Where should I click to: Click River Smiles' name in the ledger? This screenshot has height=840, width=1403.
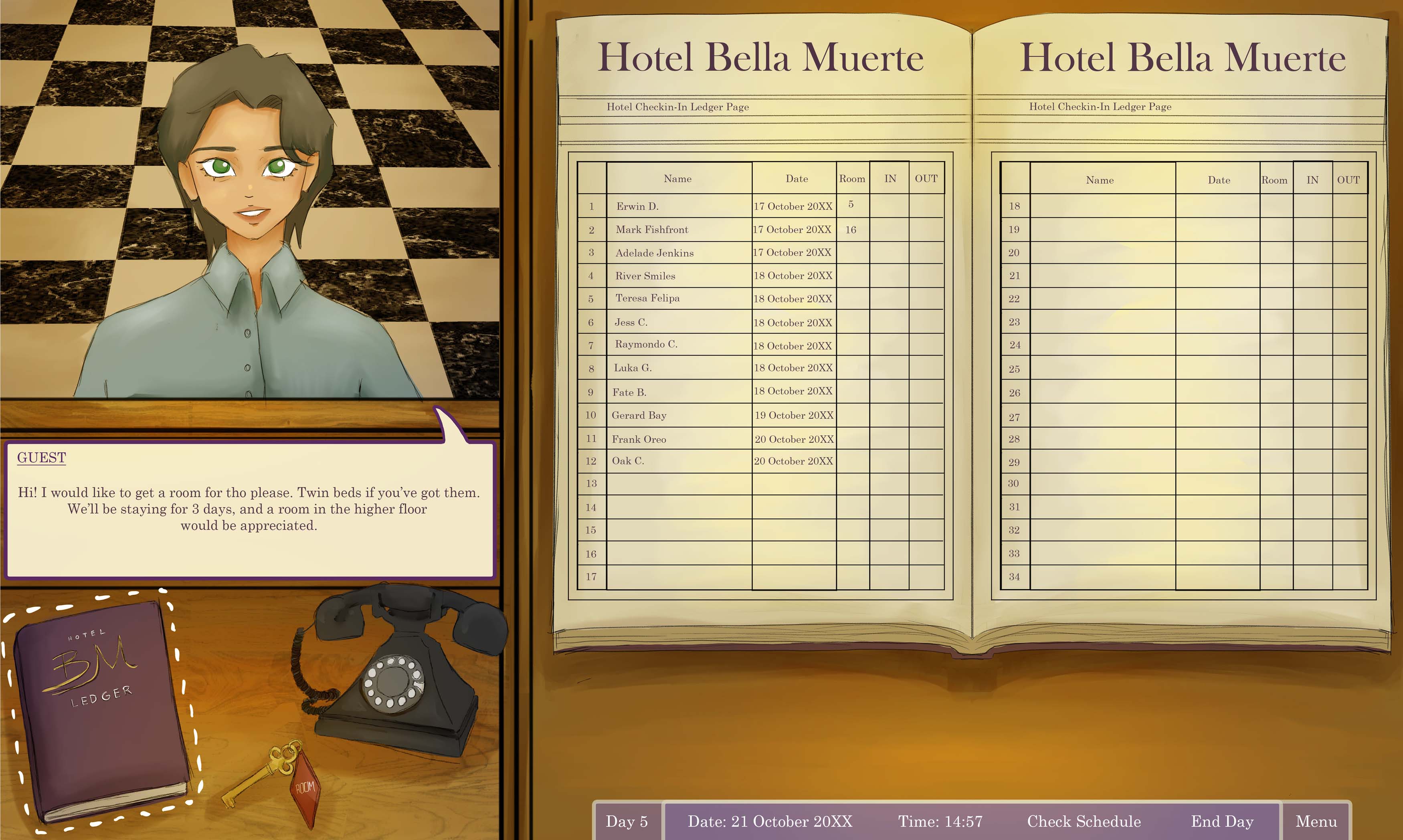[645, 276]
